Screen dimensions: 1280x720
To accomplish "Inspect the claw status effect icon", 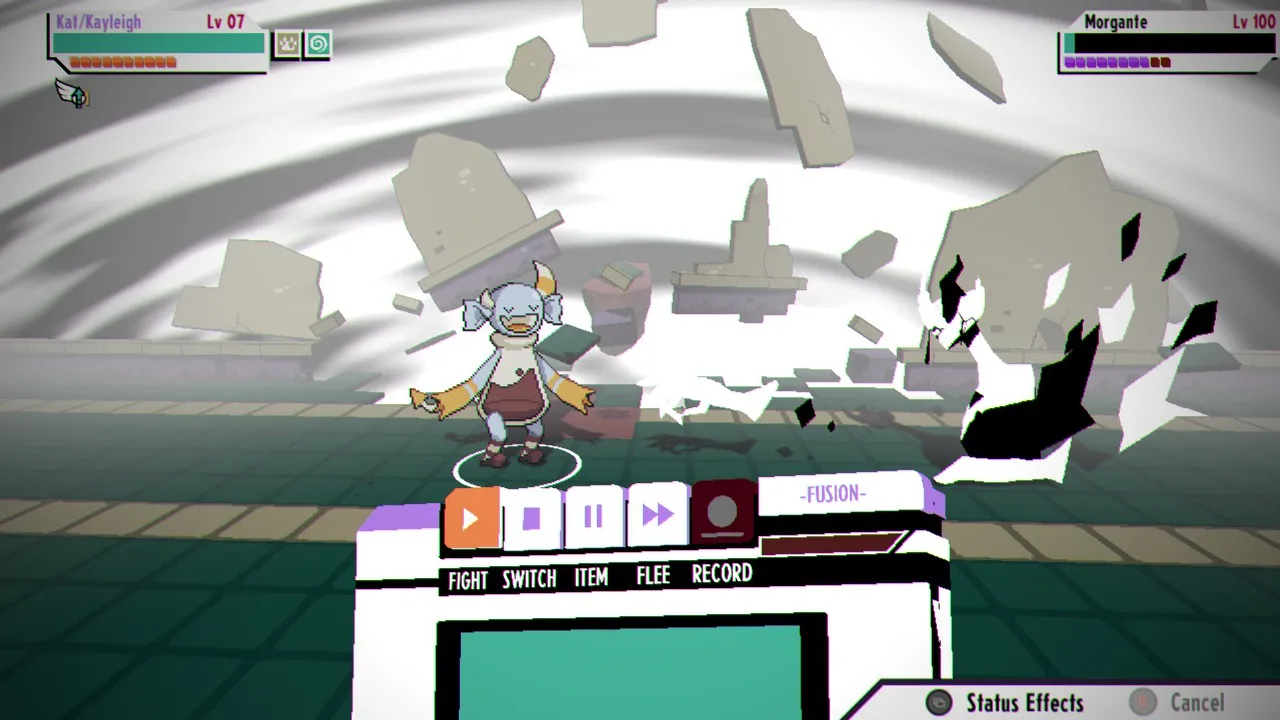I will [x=287, y=45].
